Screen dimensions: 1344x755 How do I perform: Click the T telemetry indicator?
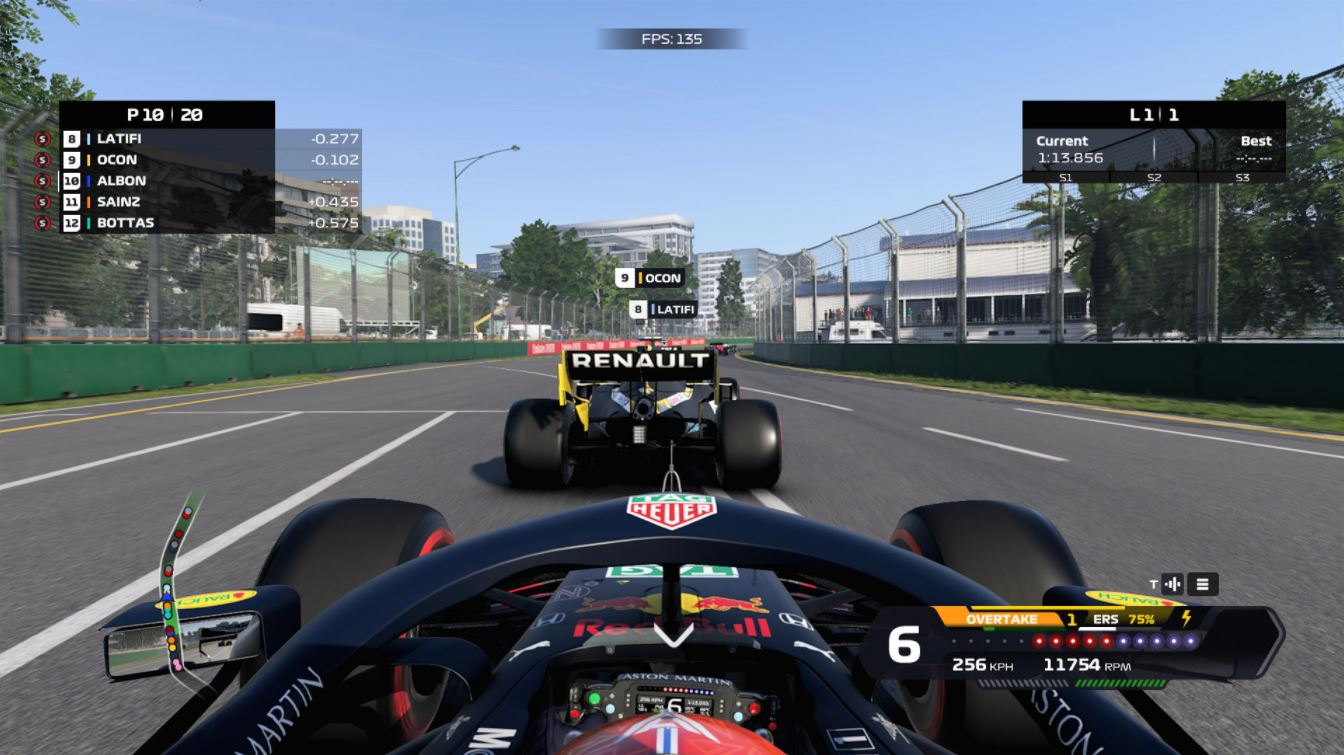click(x=1153, y=582)
